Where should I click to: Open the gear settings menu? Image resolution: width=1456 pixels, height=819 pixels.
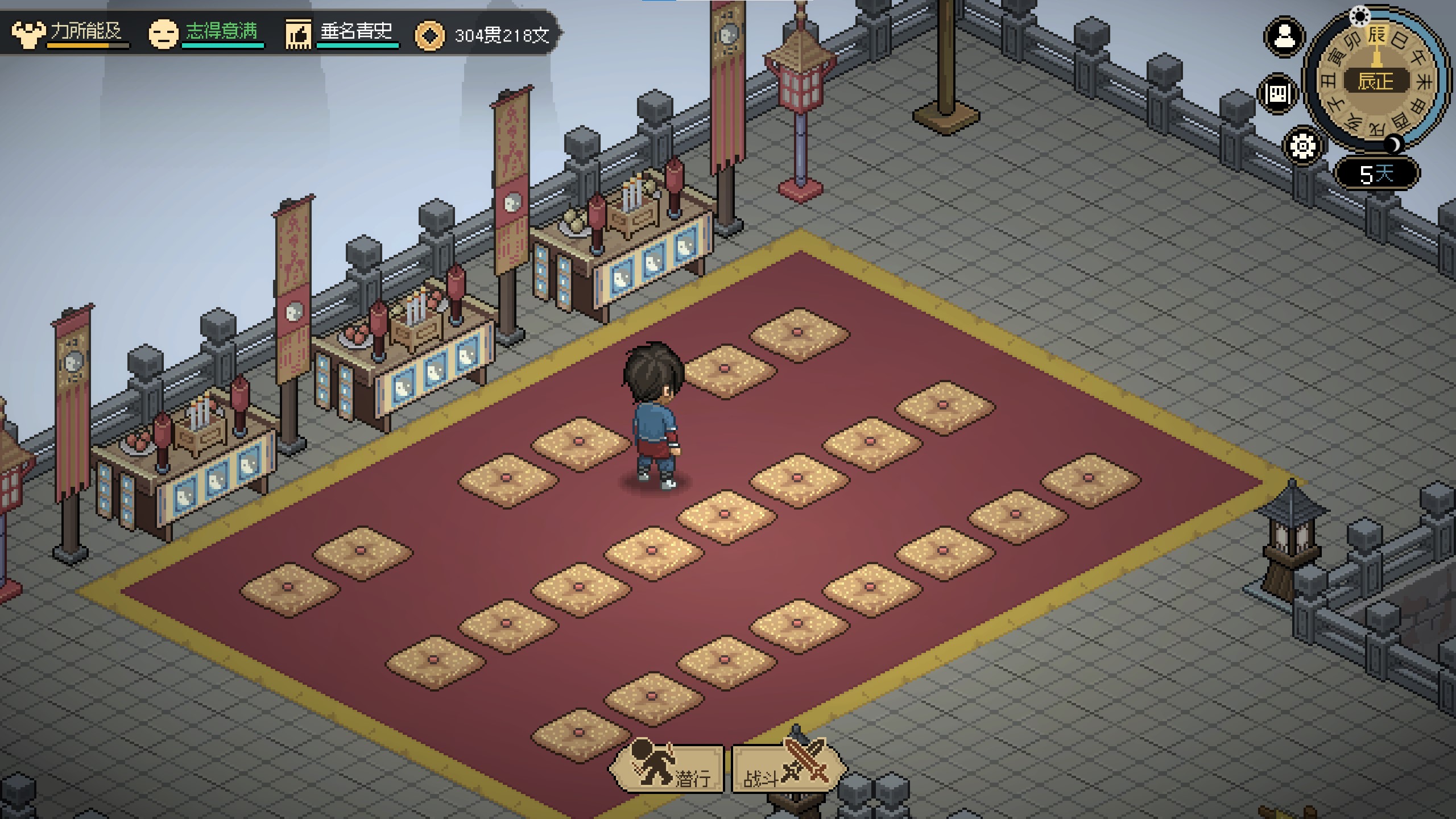pos(1302,146)
